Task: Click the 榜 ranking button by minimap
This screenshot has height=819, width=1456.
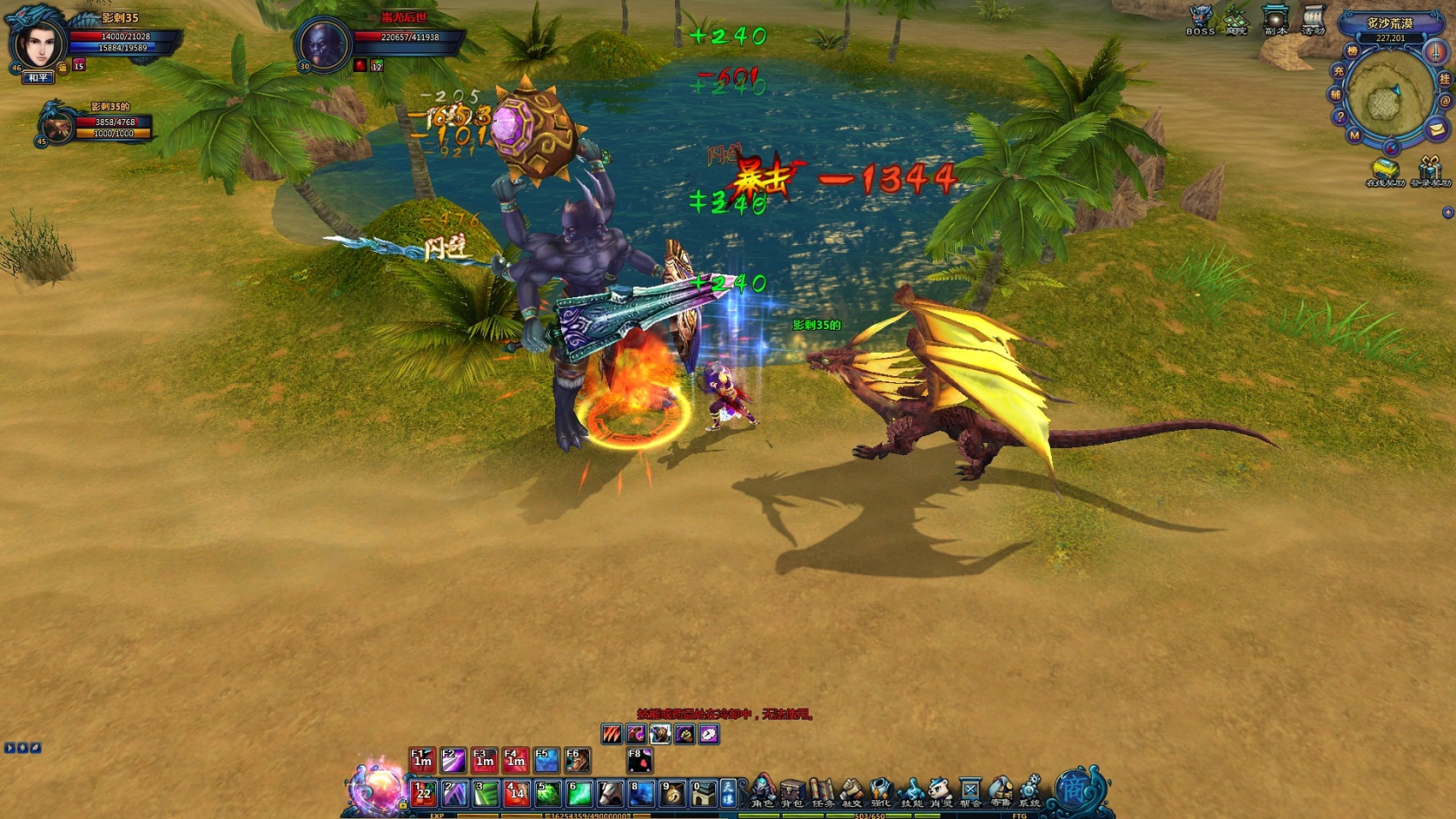Action: click(x=1352, y=51)
